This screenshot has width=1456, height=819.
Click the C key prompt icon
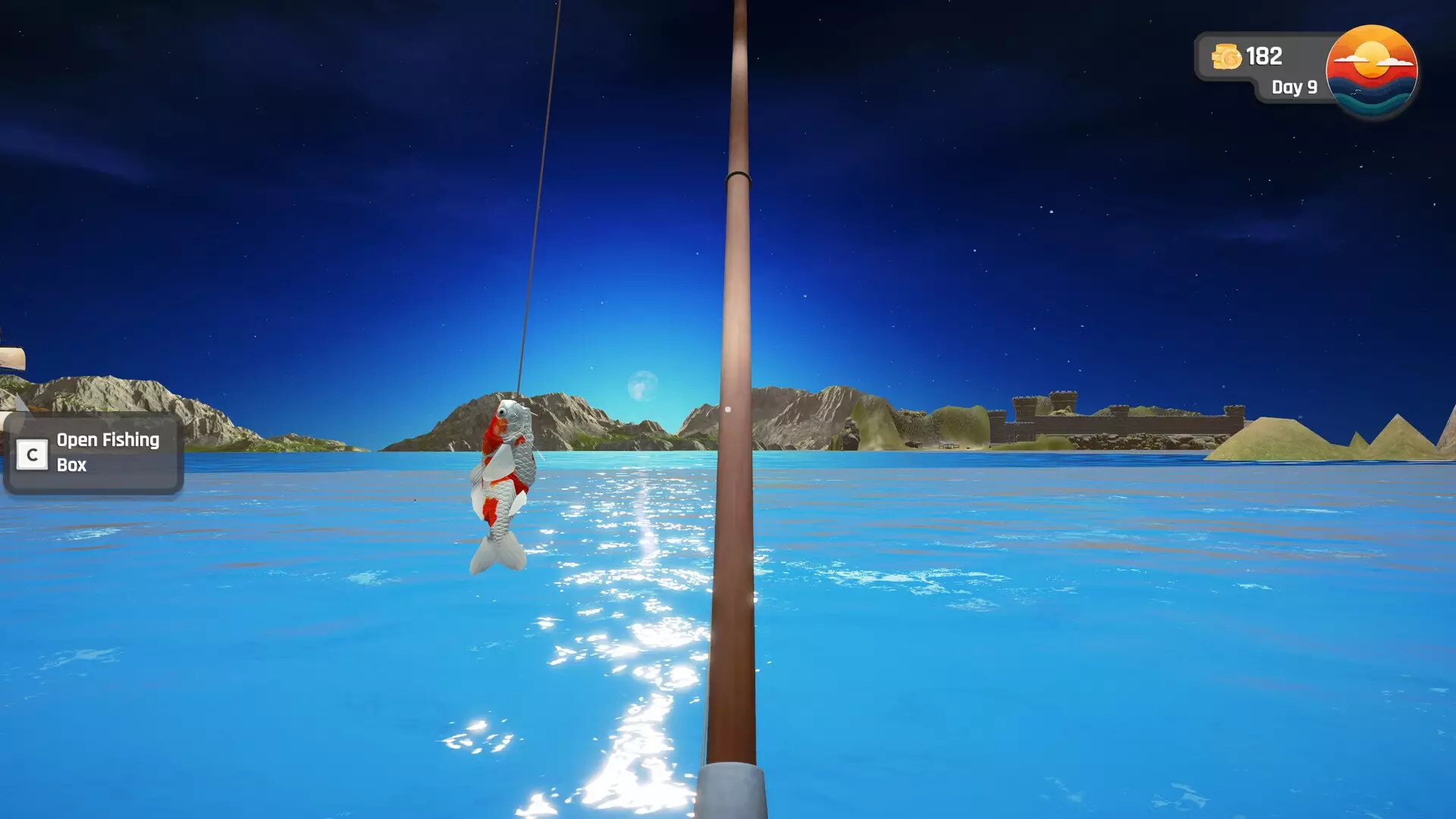coord(31,453)
